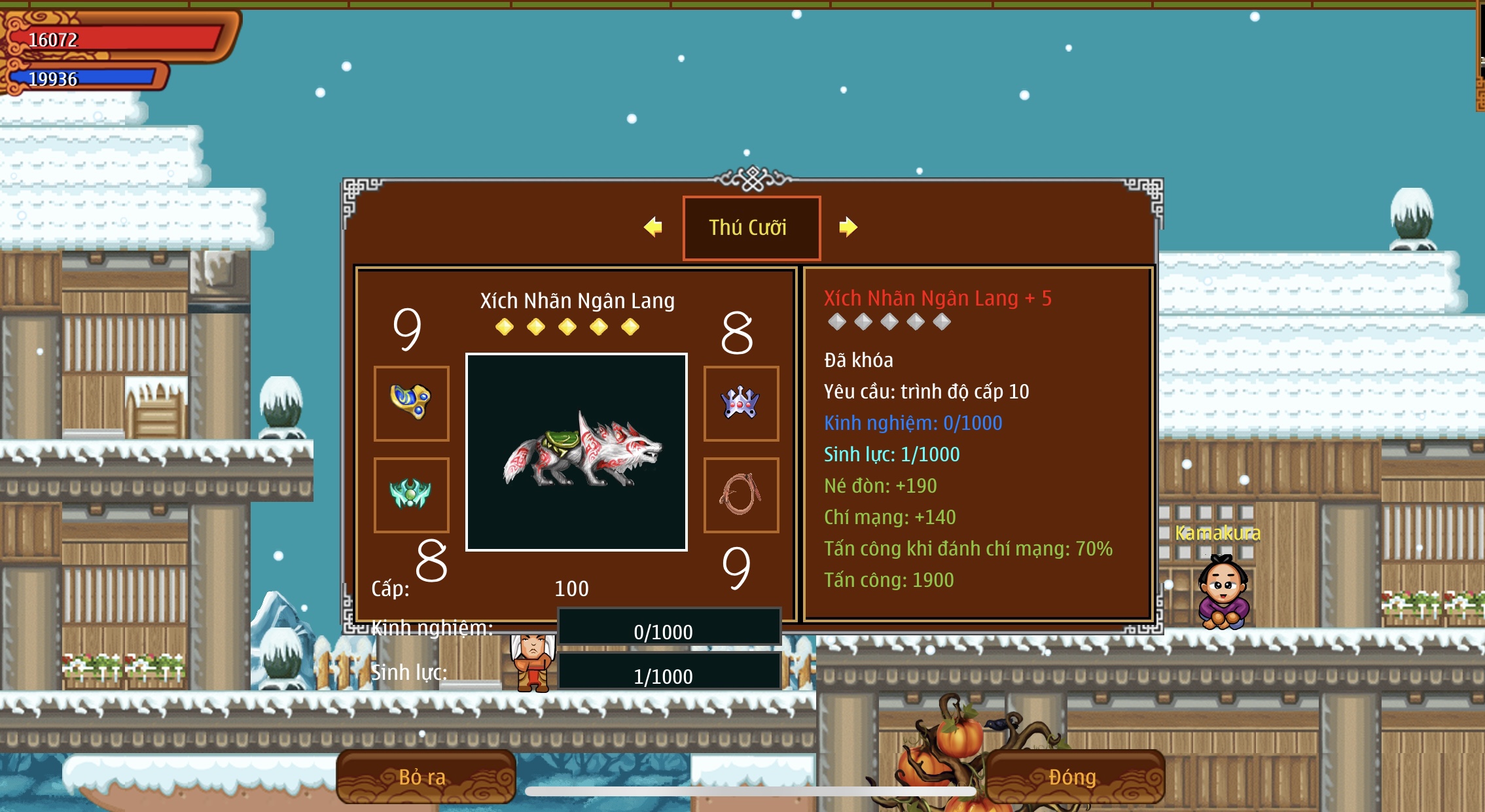
Task: Select the Thú Cưỡi tab
Action: 751,228
